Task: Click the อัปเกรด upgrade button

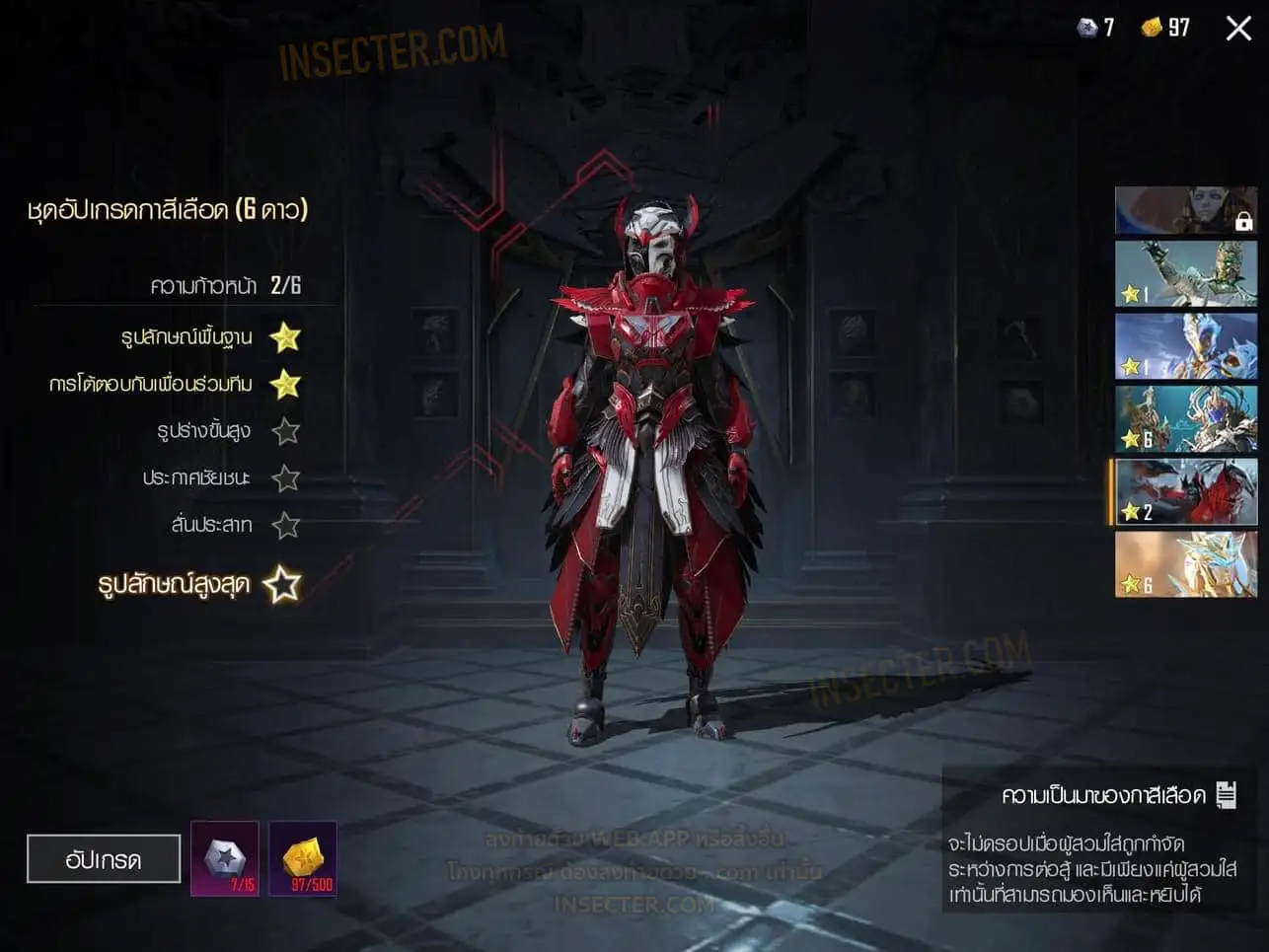Action: pos(104,859)
